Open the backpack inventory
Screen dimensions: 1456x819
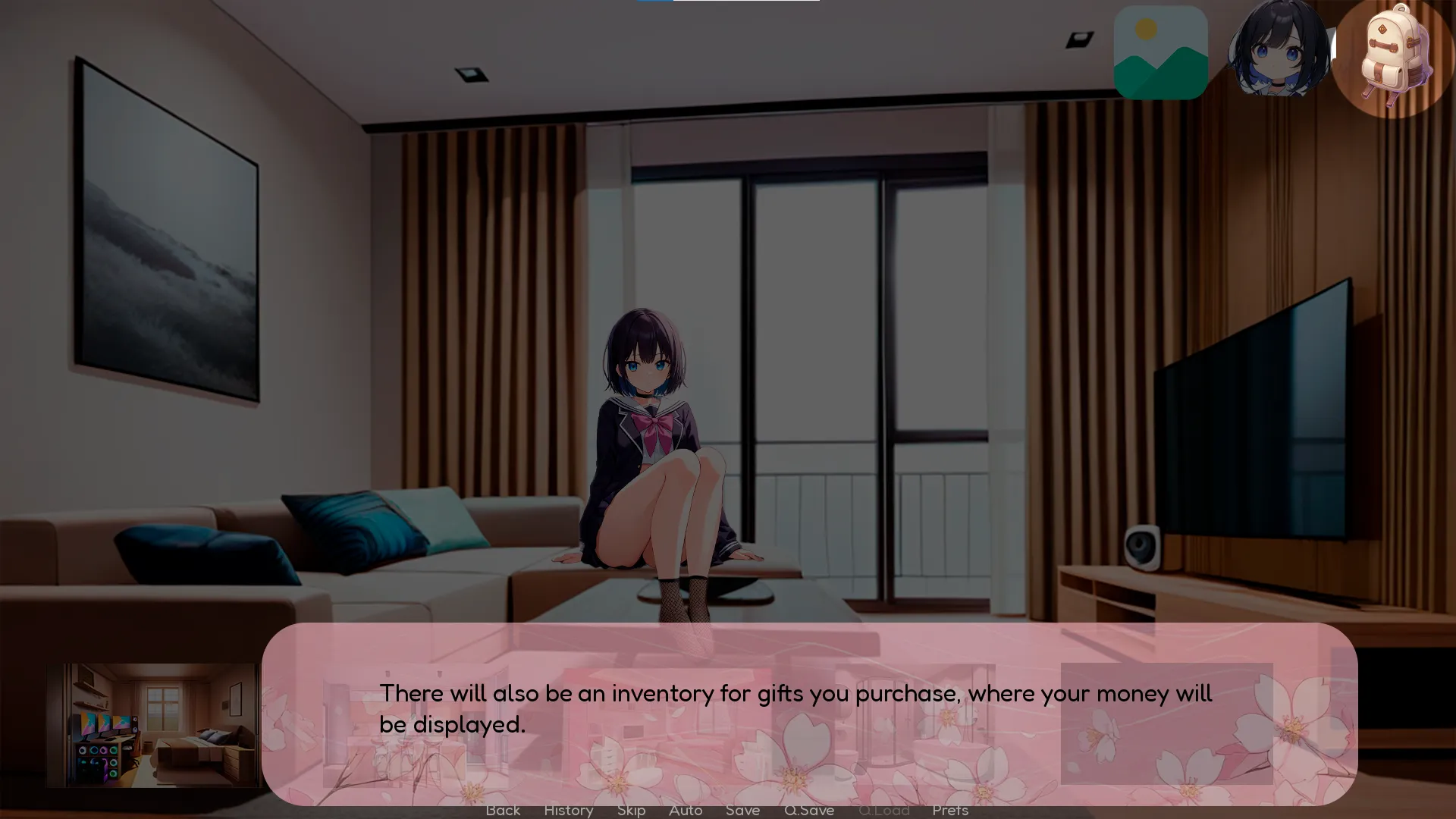coord(1393,58)
